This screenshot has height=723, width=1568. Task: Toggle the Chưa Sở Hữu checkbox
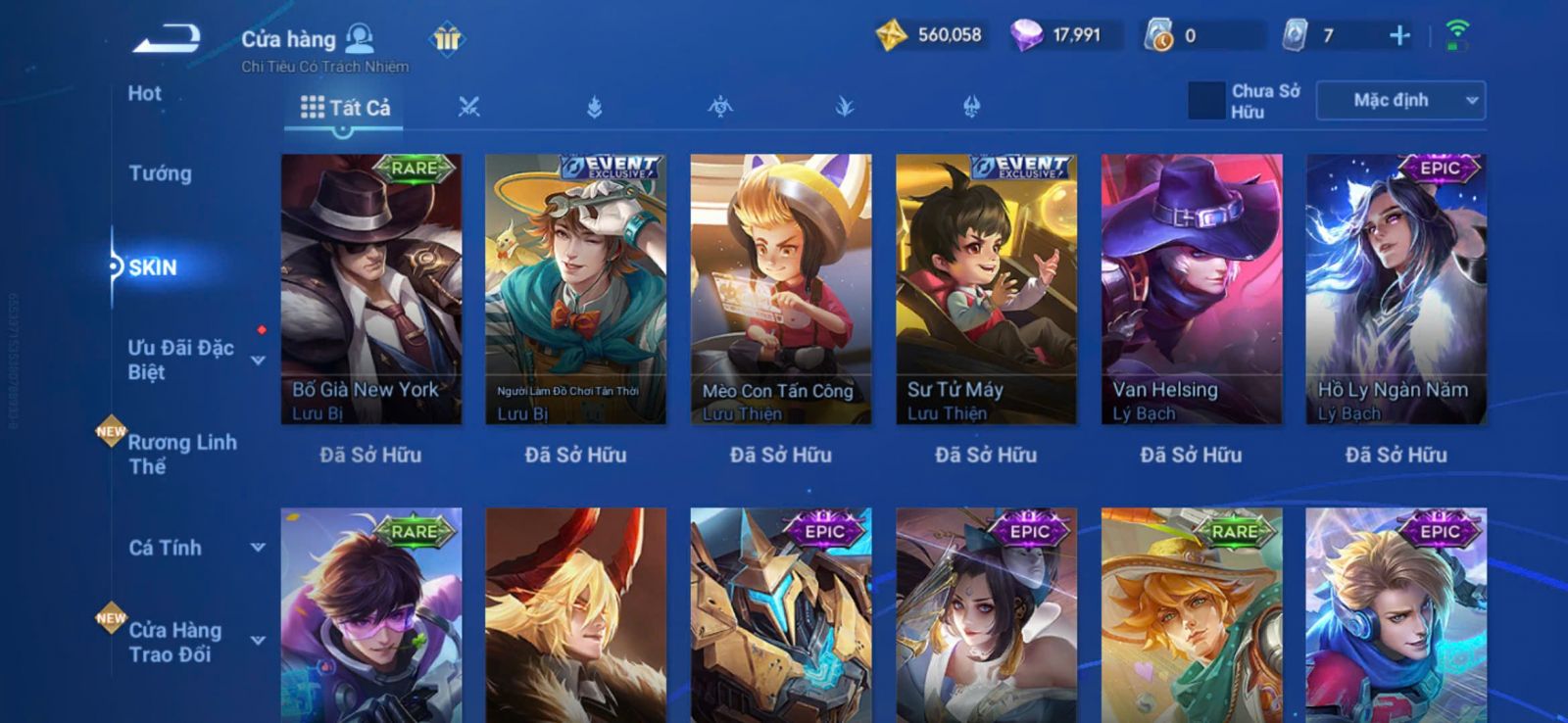tap(1206, 100)
